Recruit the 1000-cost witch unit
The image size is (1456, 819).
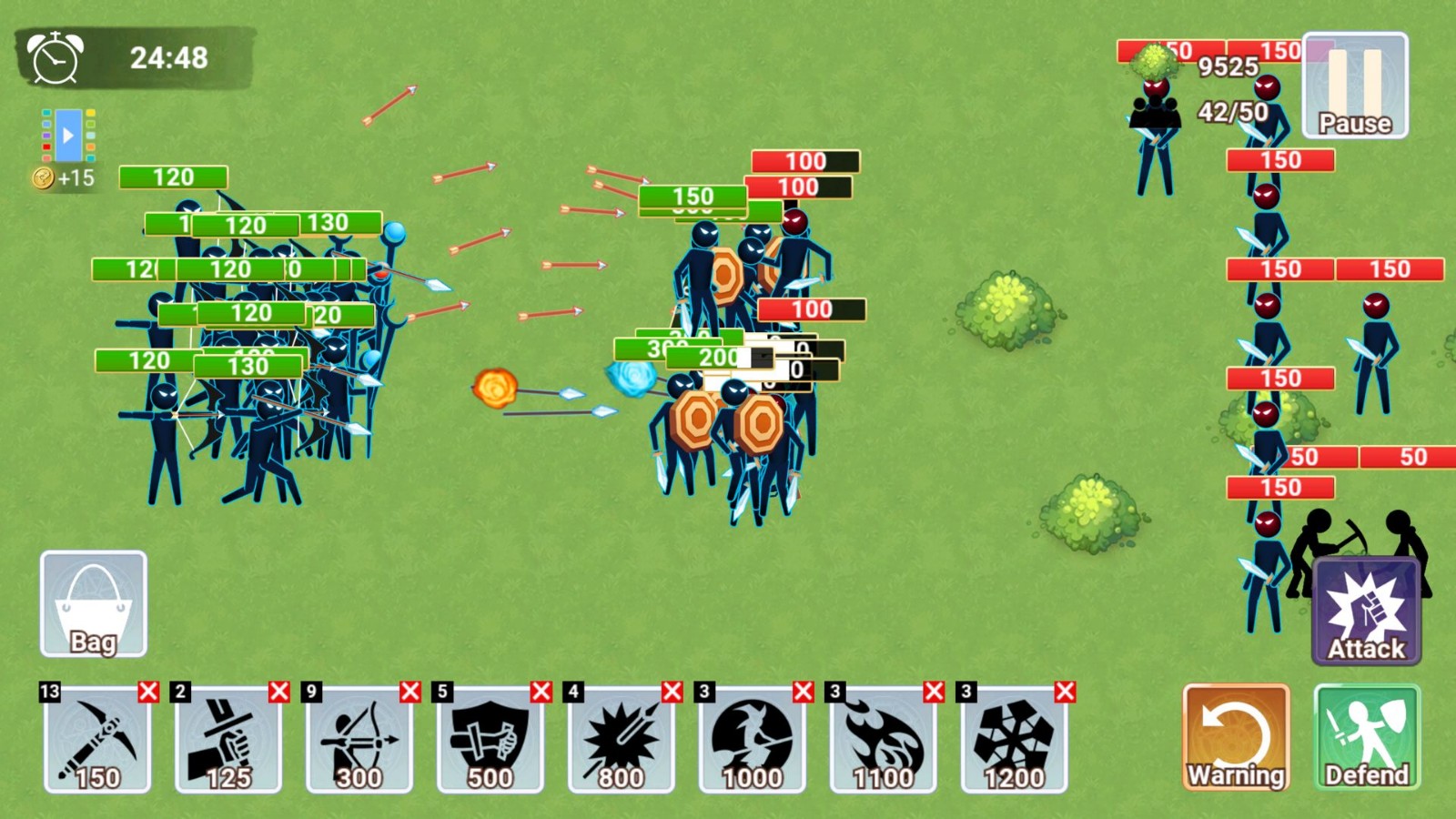[753, 741]
